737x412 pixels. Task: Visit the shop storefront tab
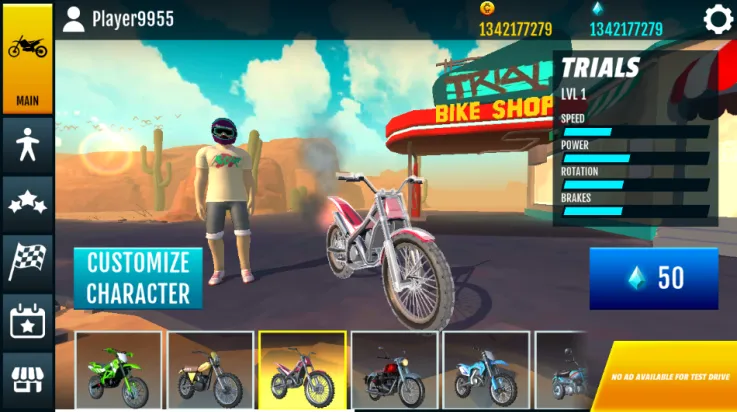coord(27,380)
